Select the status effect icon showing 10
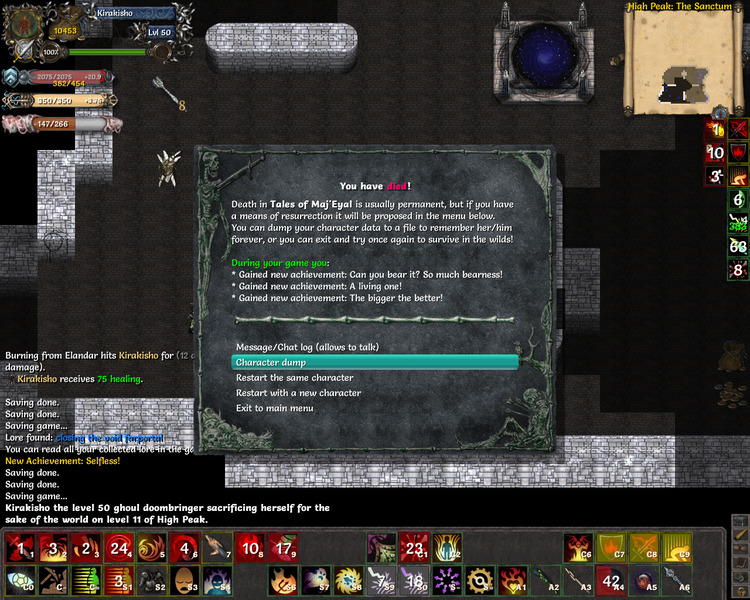Viewport: 750px width, 600px height. click(x=715, y=153)
